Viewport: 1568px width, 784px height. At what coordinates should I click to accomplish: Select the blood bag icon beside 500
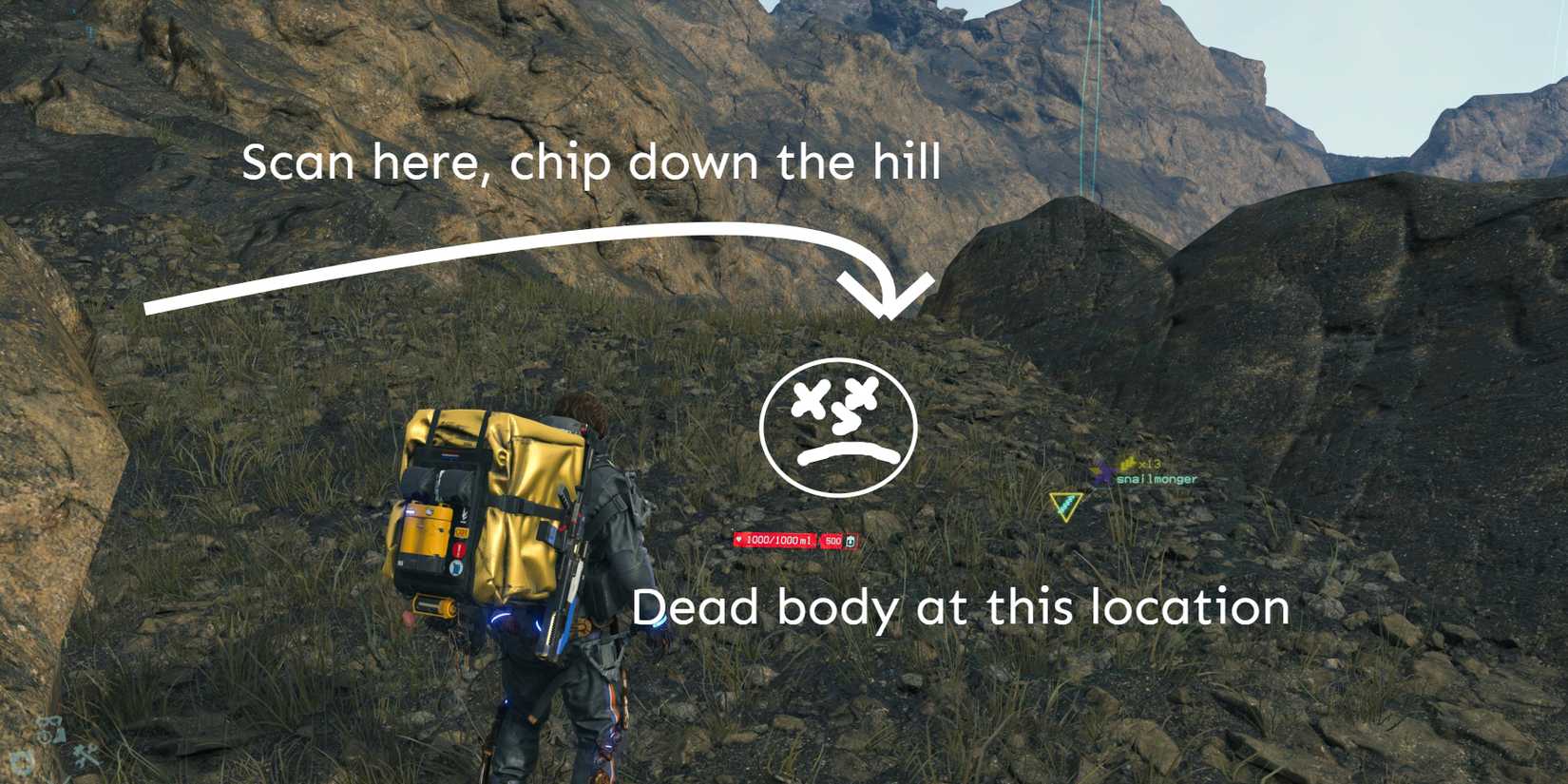[x=851, y=542]
